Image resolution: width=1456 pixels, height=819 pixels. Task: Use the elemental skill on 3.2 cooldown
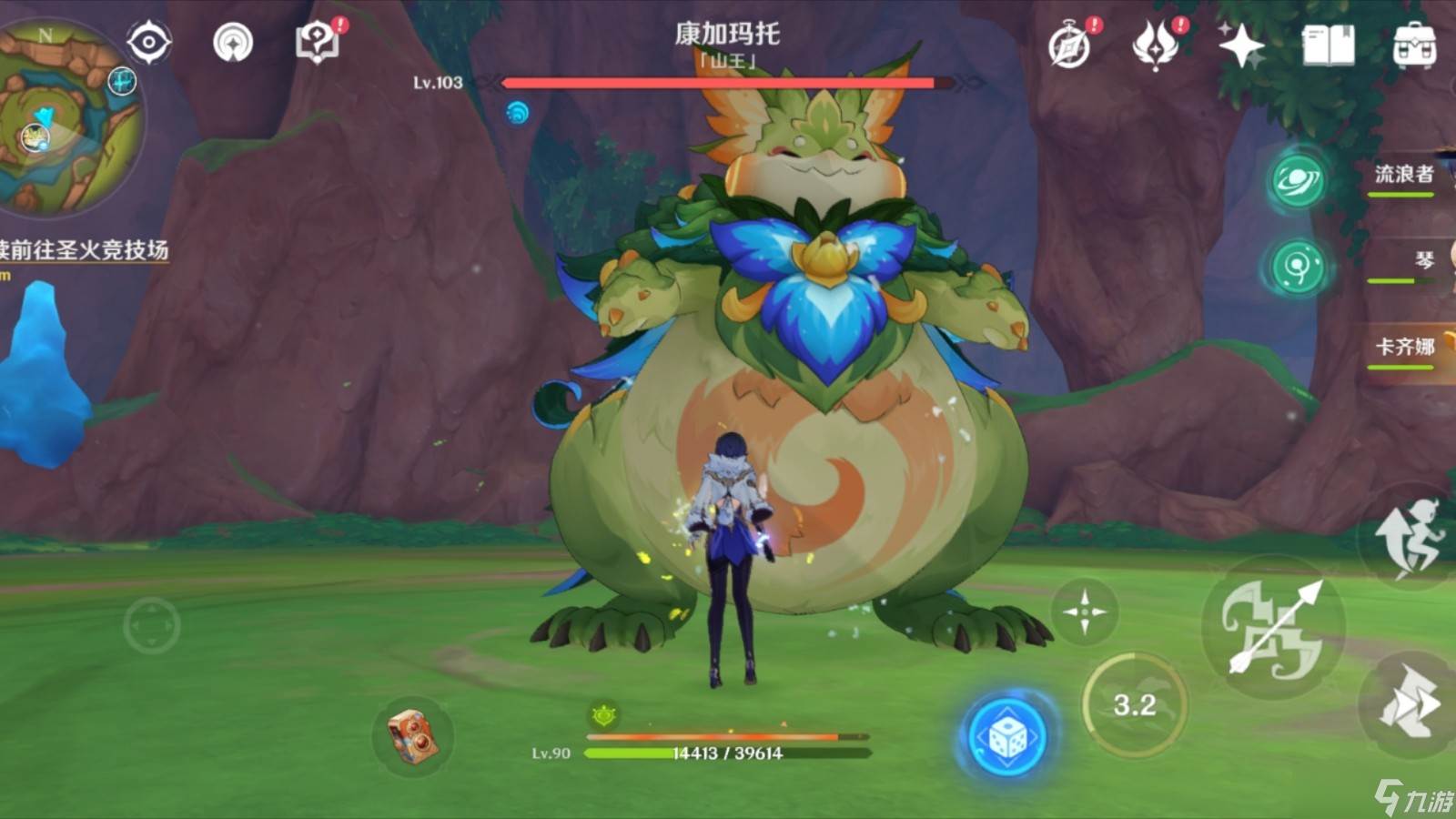(1135, 704)
